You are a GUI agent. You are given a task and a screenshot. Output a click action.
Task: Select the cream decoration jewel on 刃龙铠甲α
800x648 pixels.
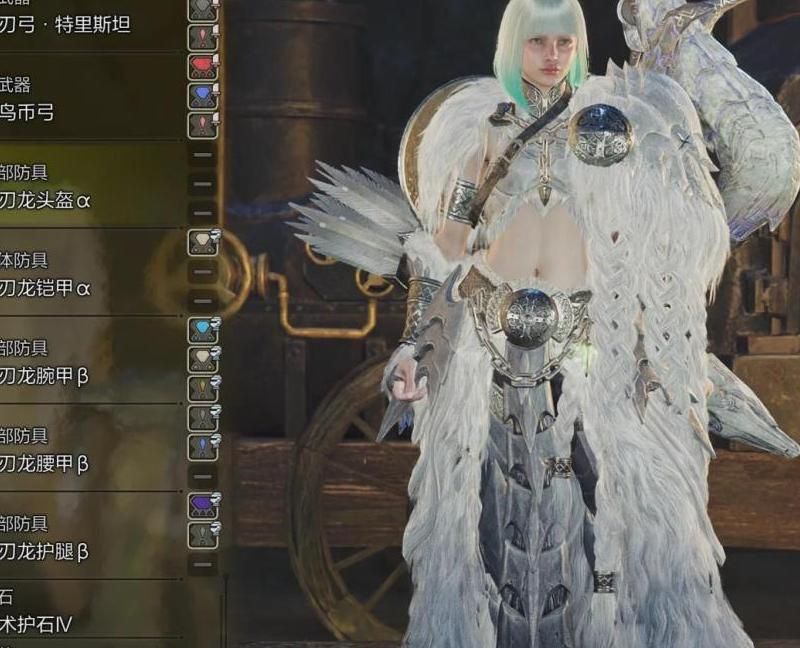pyautogui.click(x=203, y=242)
